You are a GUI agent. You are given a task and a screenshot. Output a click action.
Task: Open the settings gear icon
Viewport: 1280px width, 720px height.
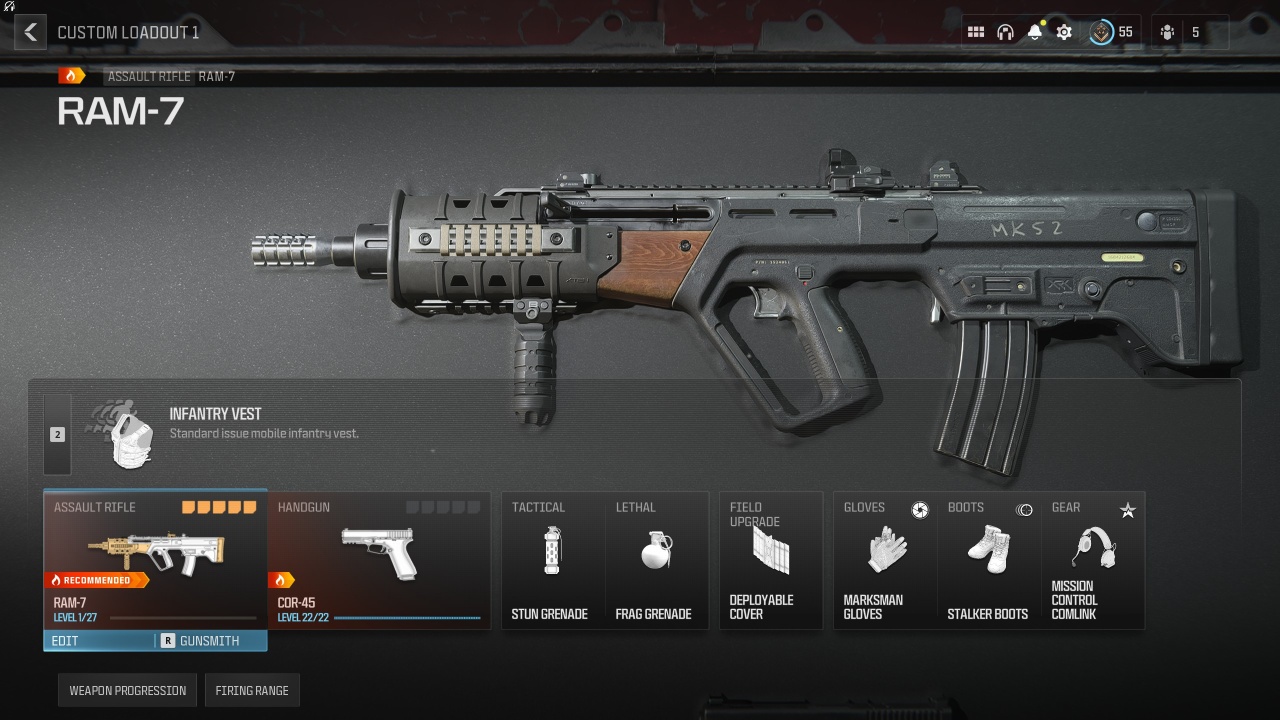click(x=1064, y=32)
